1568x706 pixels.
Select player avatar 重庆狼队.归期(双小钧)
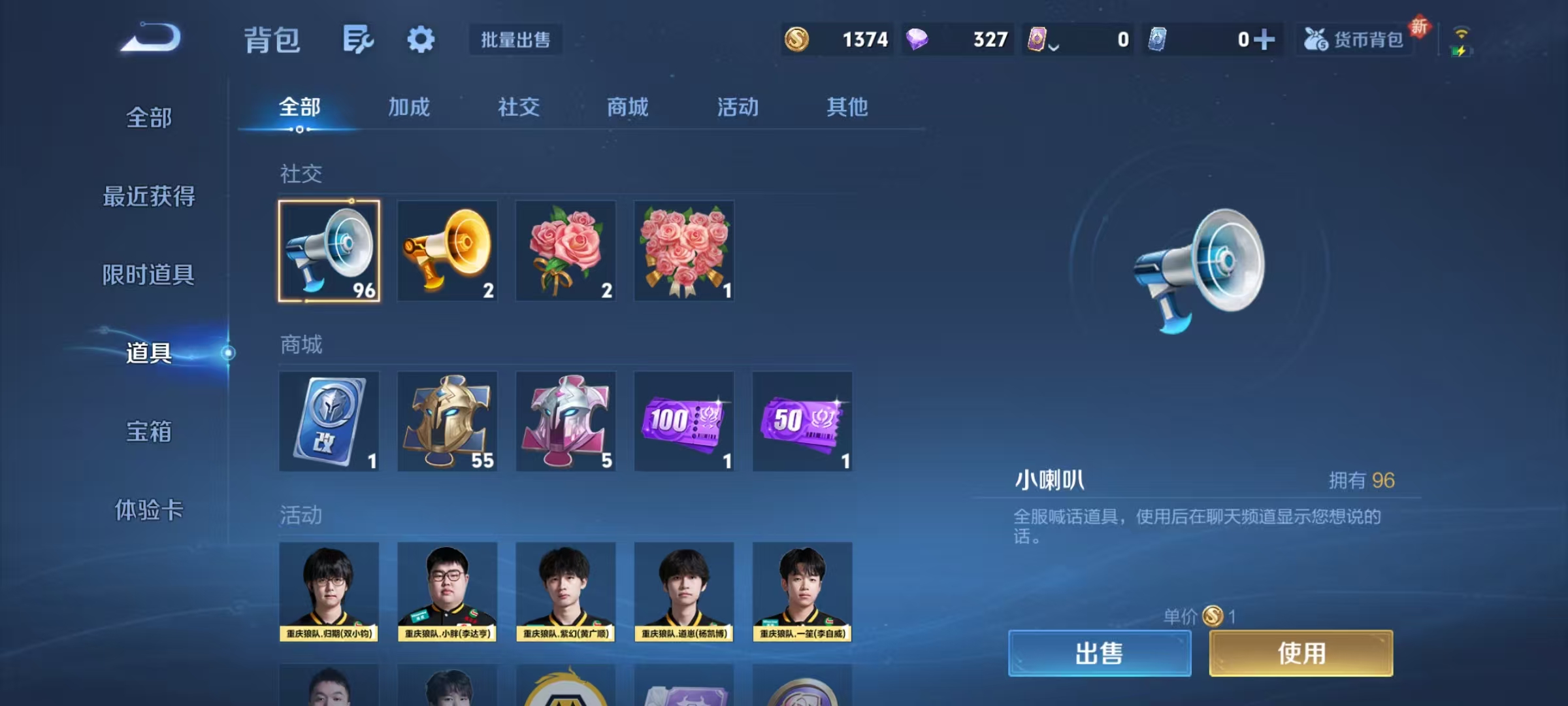coord(329,592)
